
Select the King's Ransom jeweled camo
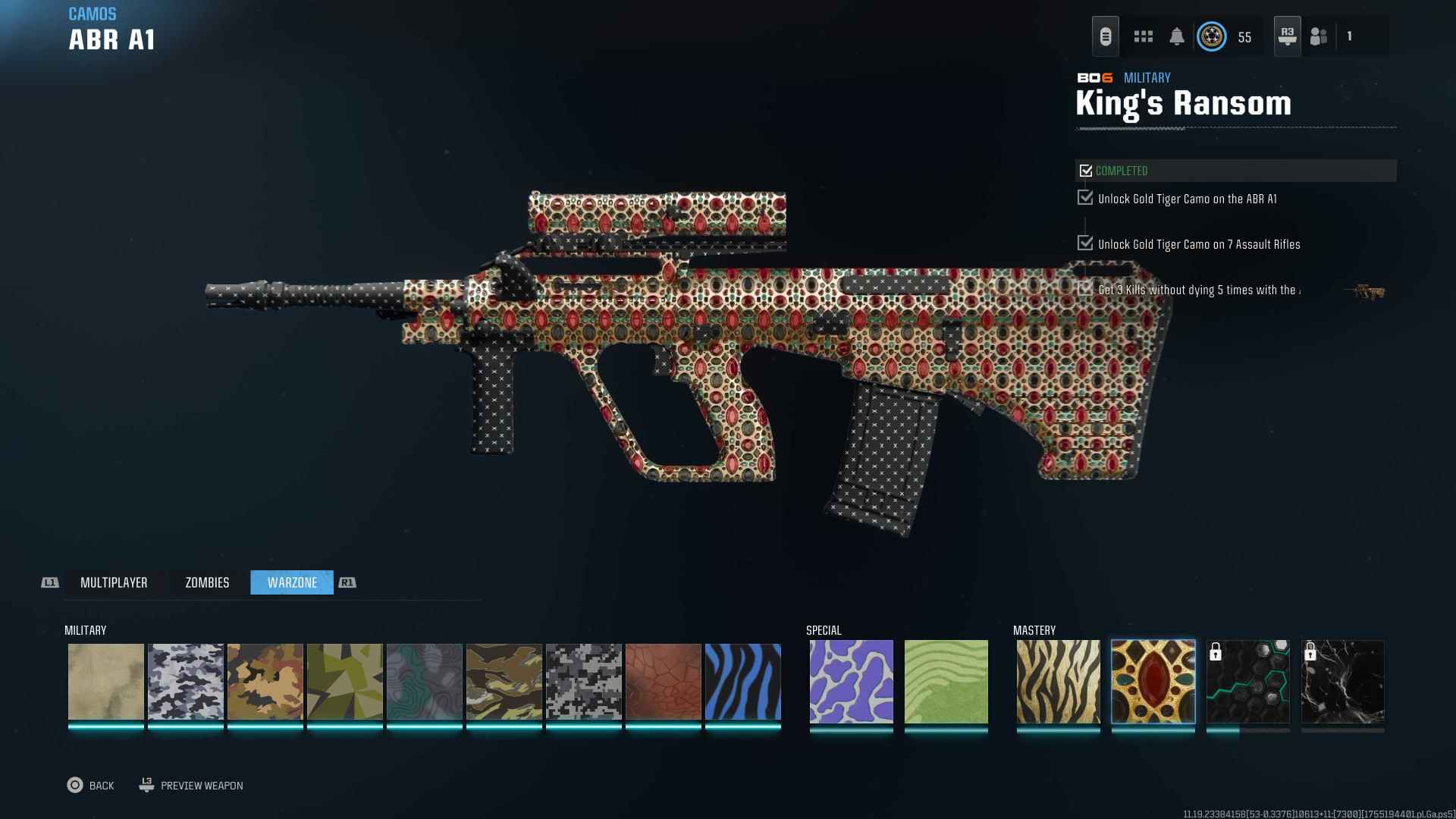point(1153,682)
